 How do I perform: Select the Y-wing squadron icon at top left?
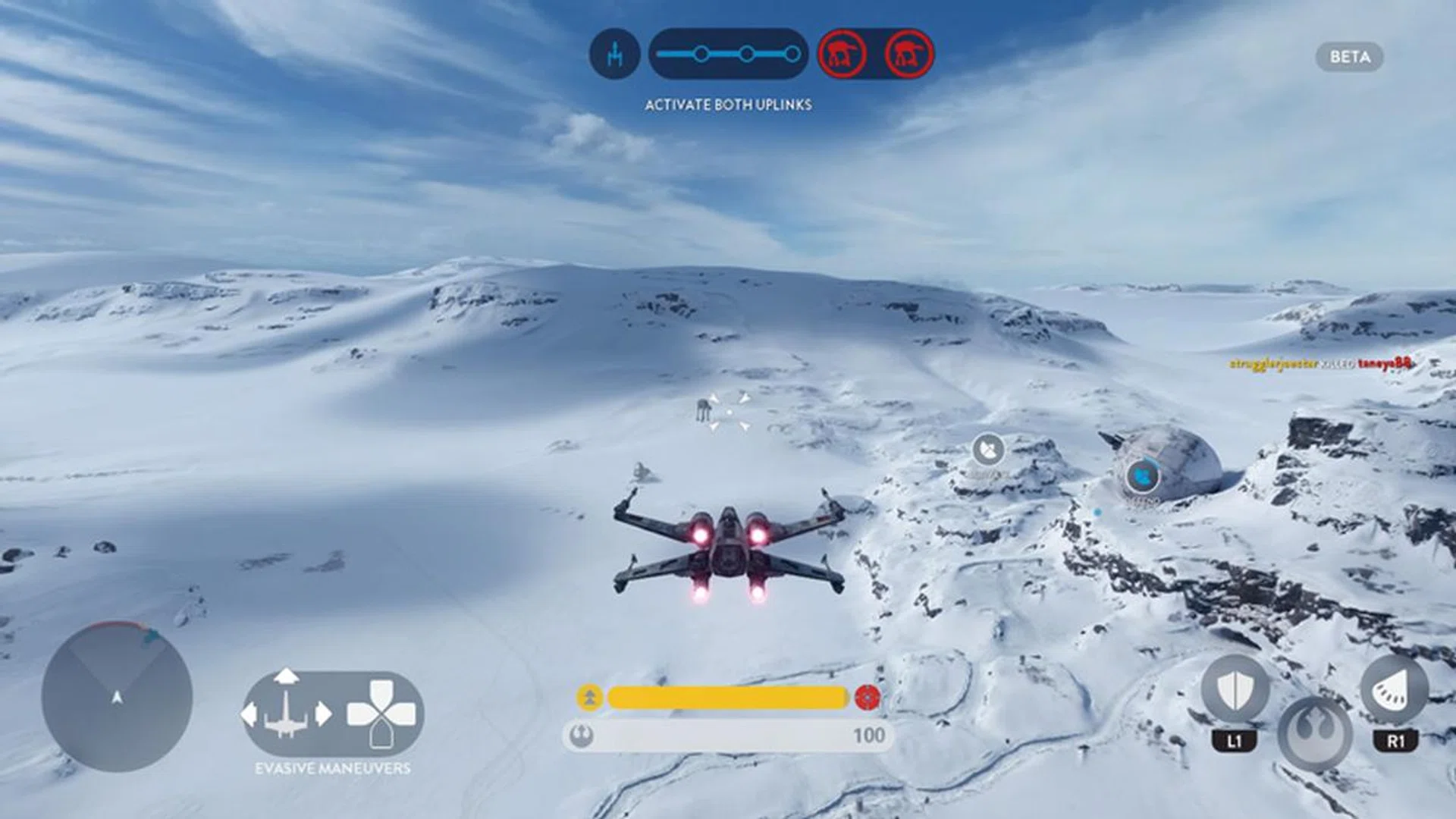coord(615,54)
